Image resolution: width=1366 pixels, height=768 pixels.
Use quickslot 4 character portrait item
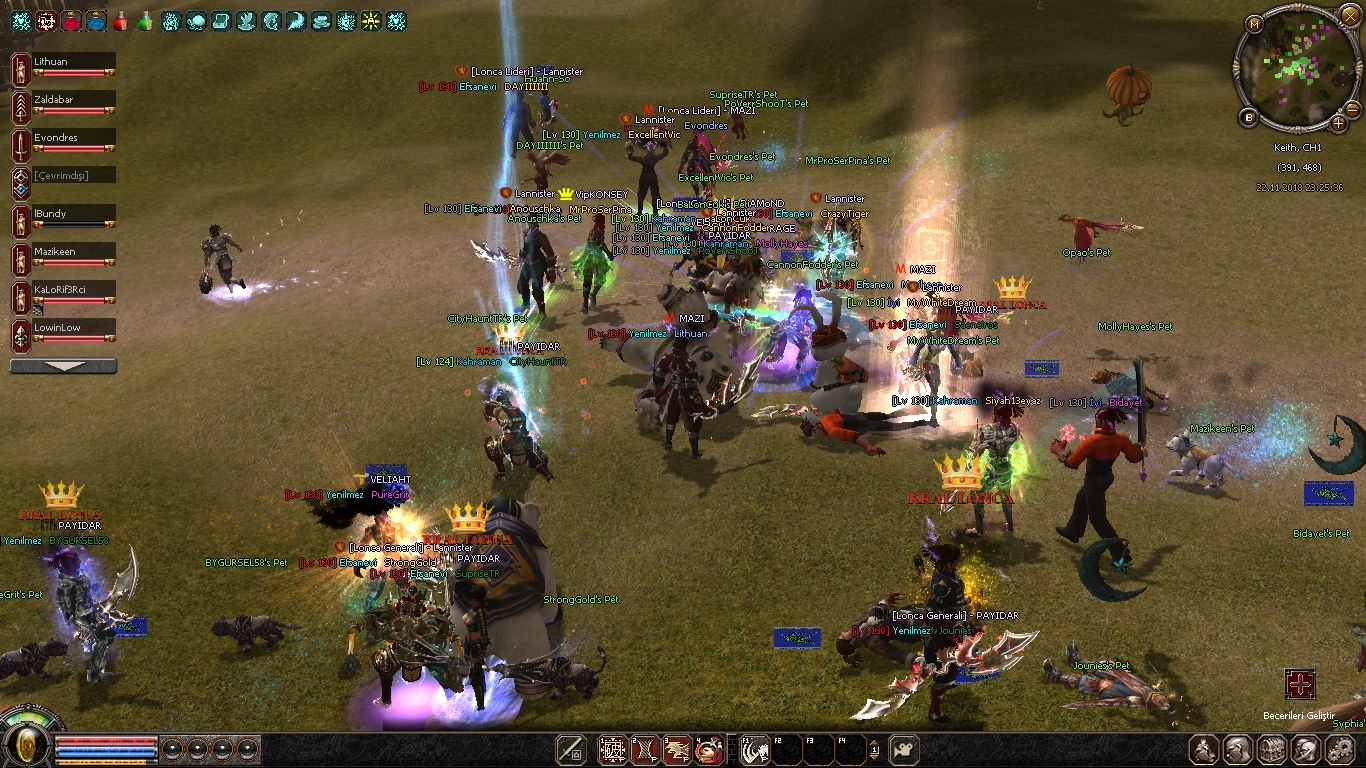[709, 748]
